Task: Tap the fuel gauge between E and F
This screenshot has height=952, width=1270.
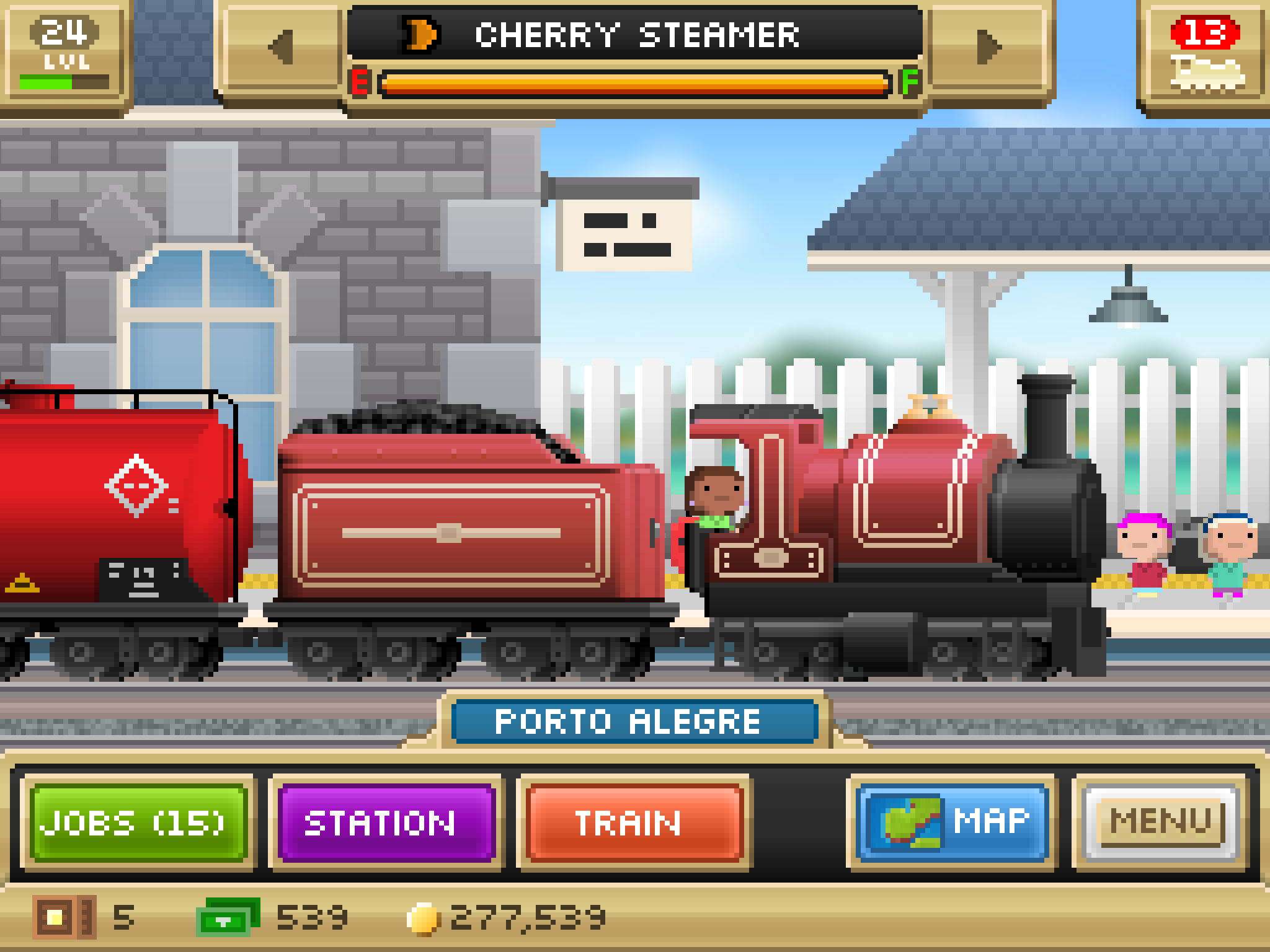Action: pyautogui.click(x=635, y=82)
